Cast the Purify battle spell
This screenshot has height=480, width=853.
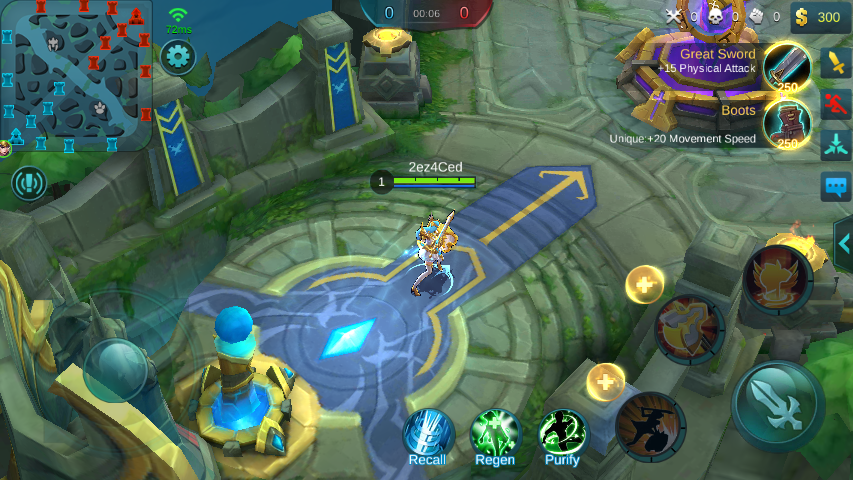tap(562, 435)
